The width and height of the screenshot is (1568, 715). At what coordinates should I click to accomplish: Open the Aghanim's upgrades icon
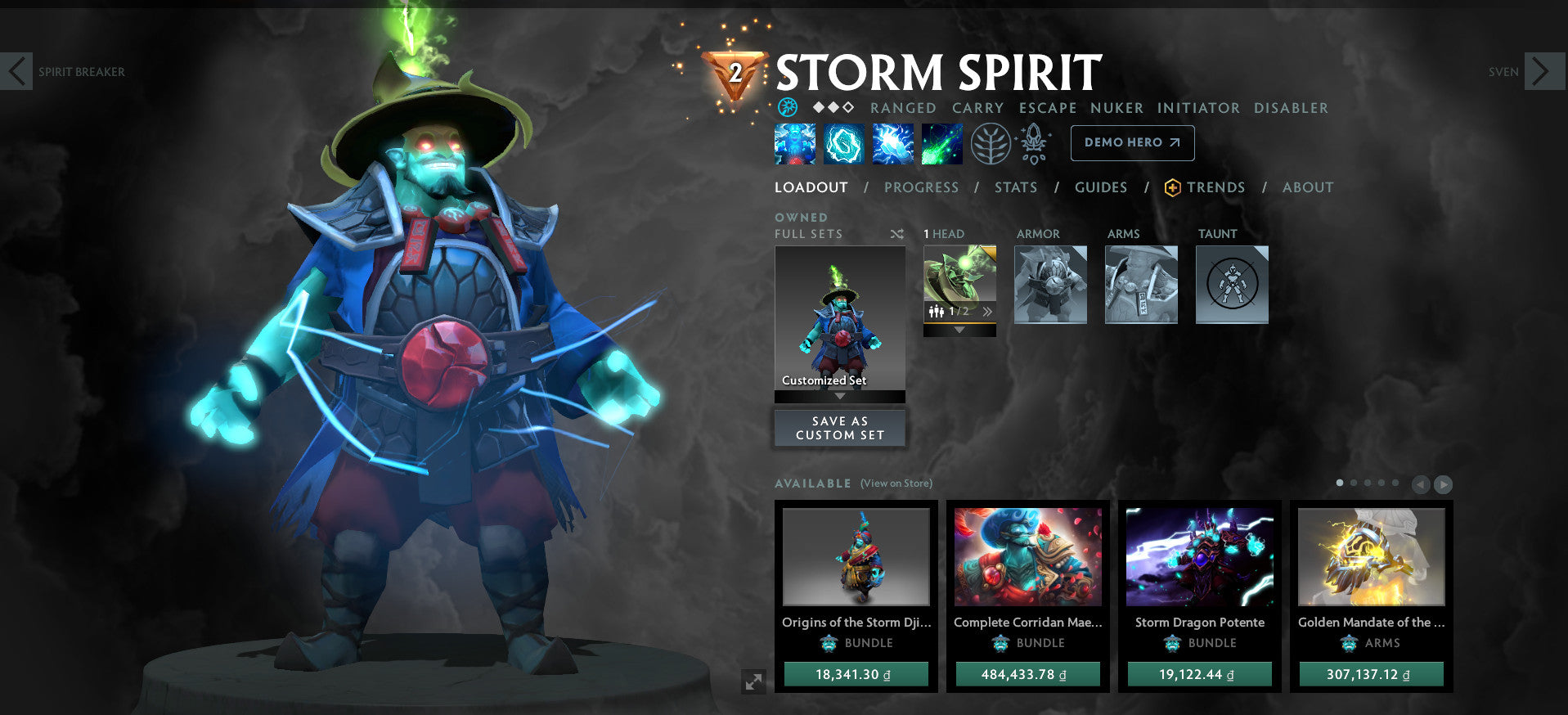[1033, 142]
